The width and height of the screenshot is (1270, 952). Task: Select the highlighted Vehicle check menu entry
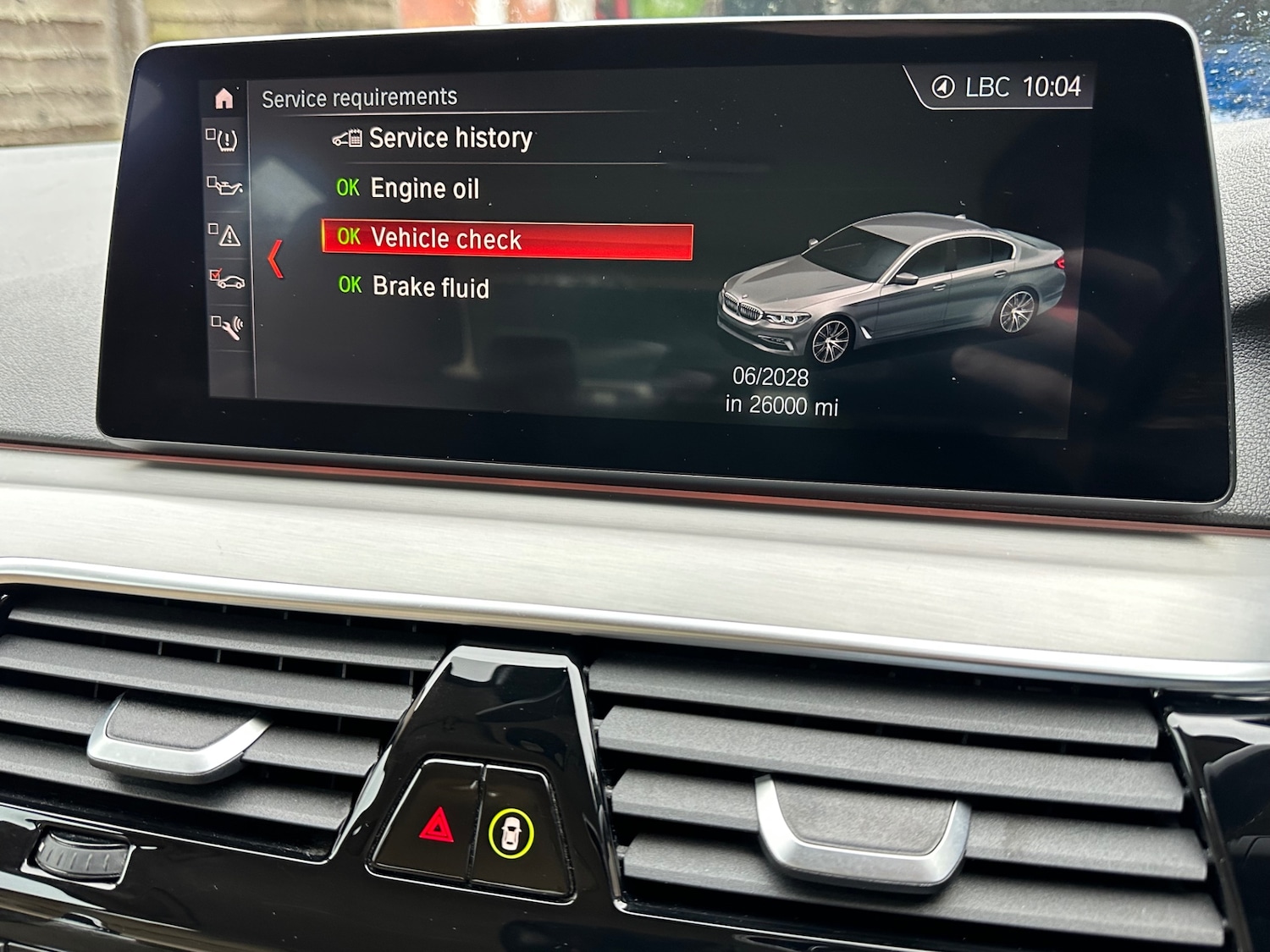[x=447, y=239]
